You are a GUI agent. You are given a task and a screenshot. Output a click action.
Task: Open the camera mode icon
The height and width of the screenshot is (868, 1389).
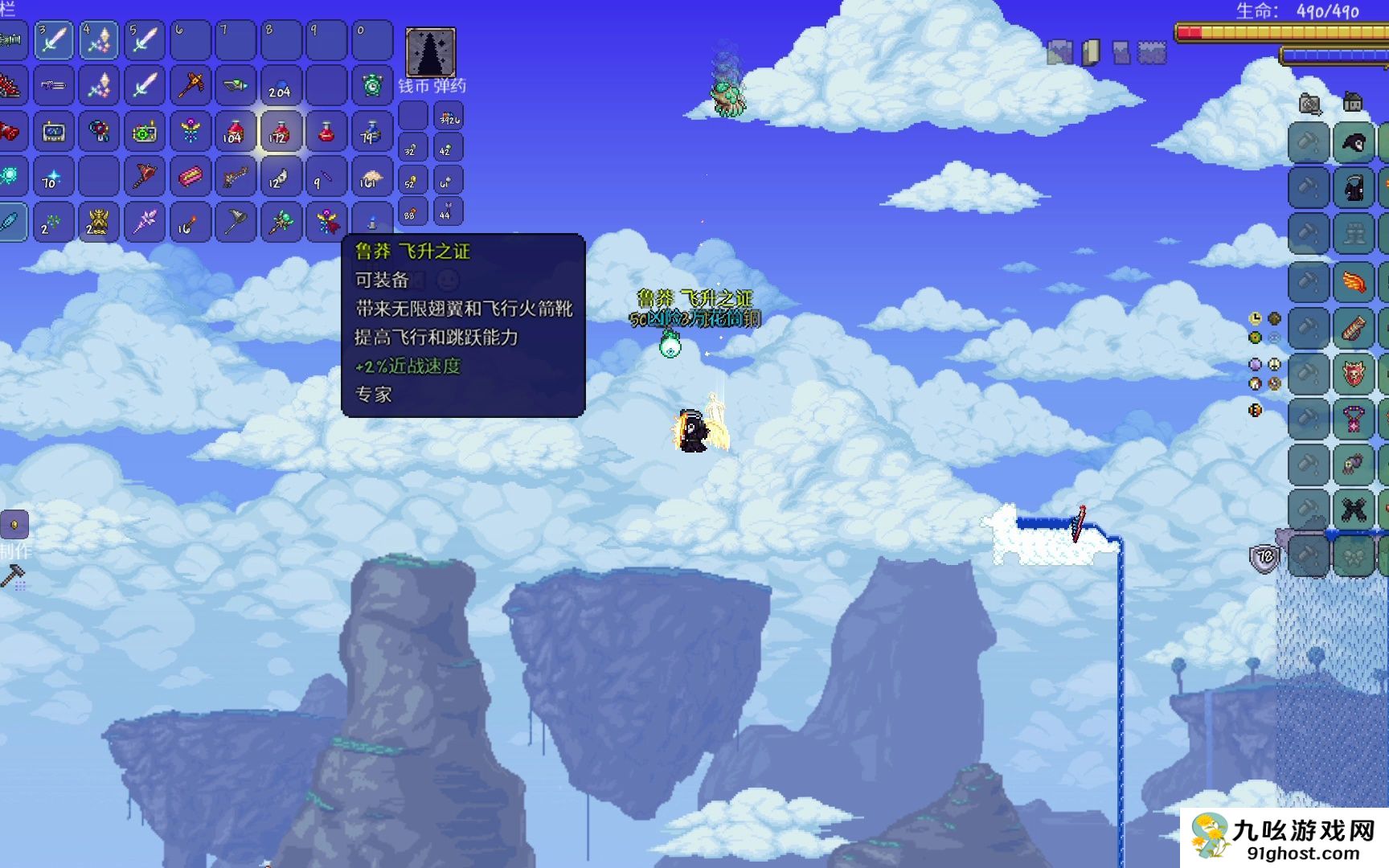tap(1310, 104)
